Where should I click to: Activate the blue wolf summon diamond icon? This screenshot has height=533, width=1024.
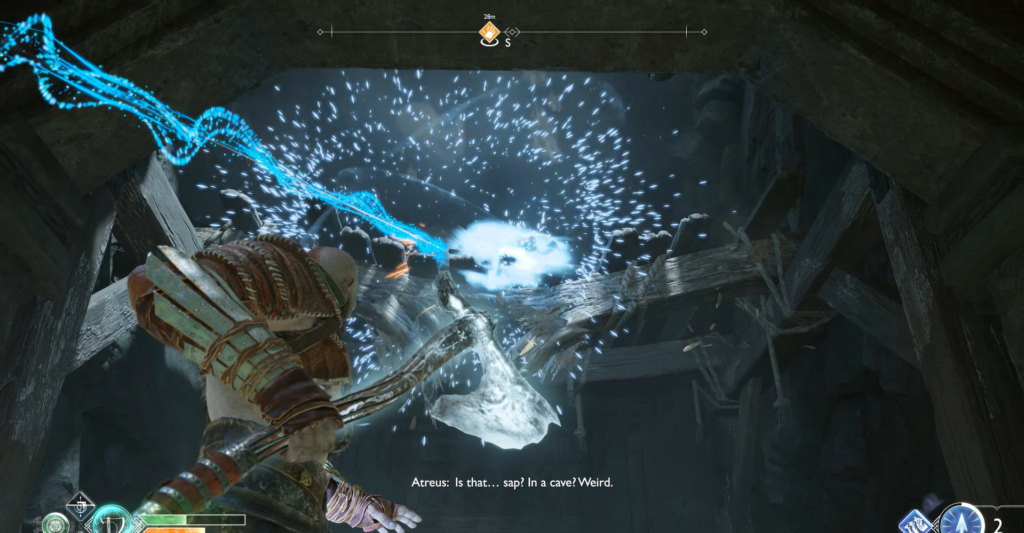[917, 521]
